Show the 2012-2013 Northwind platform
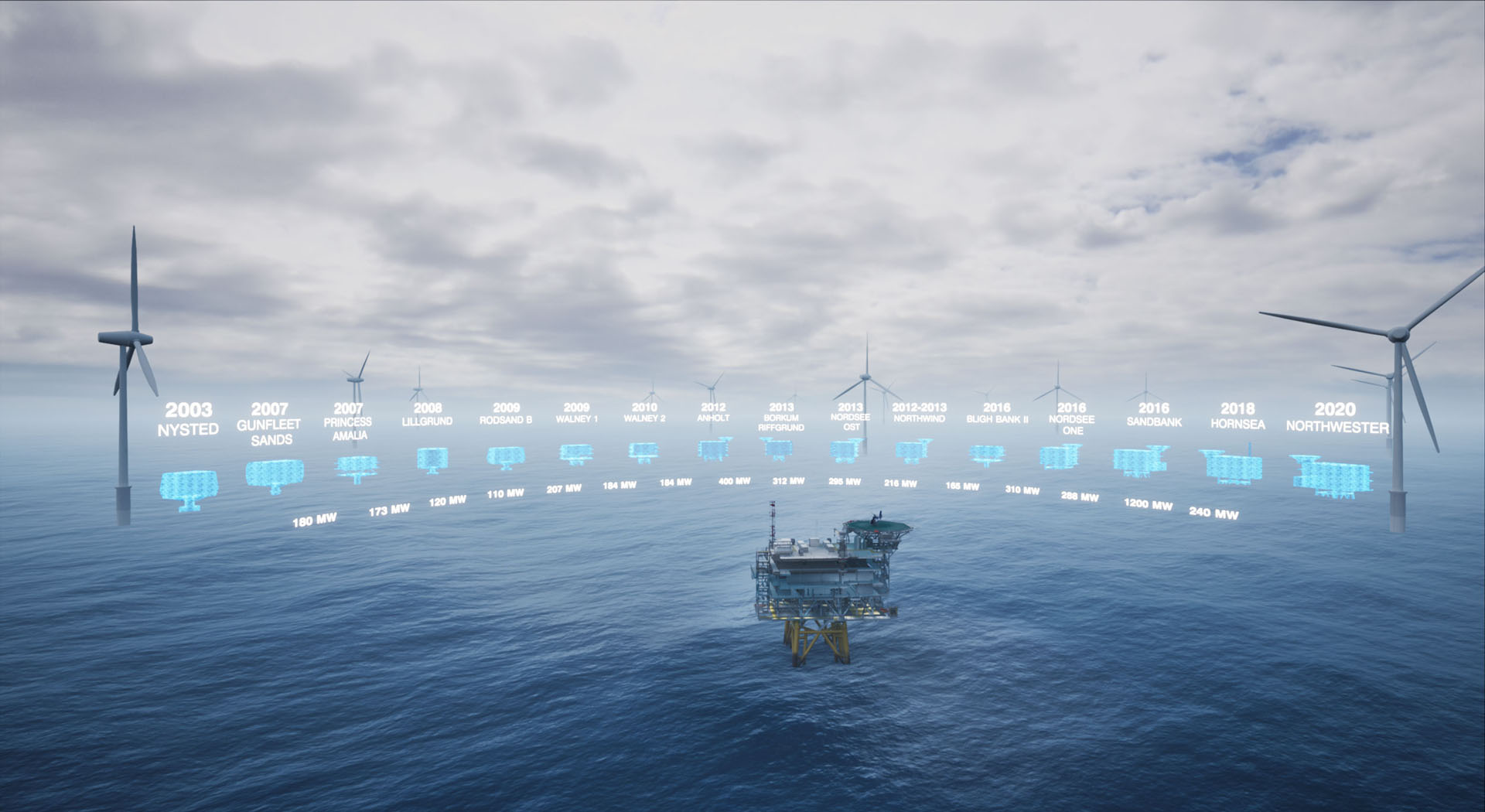 [913, 450]
